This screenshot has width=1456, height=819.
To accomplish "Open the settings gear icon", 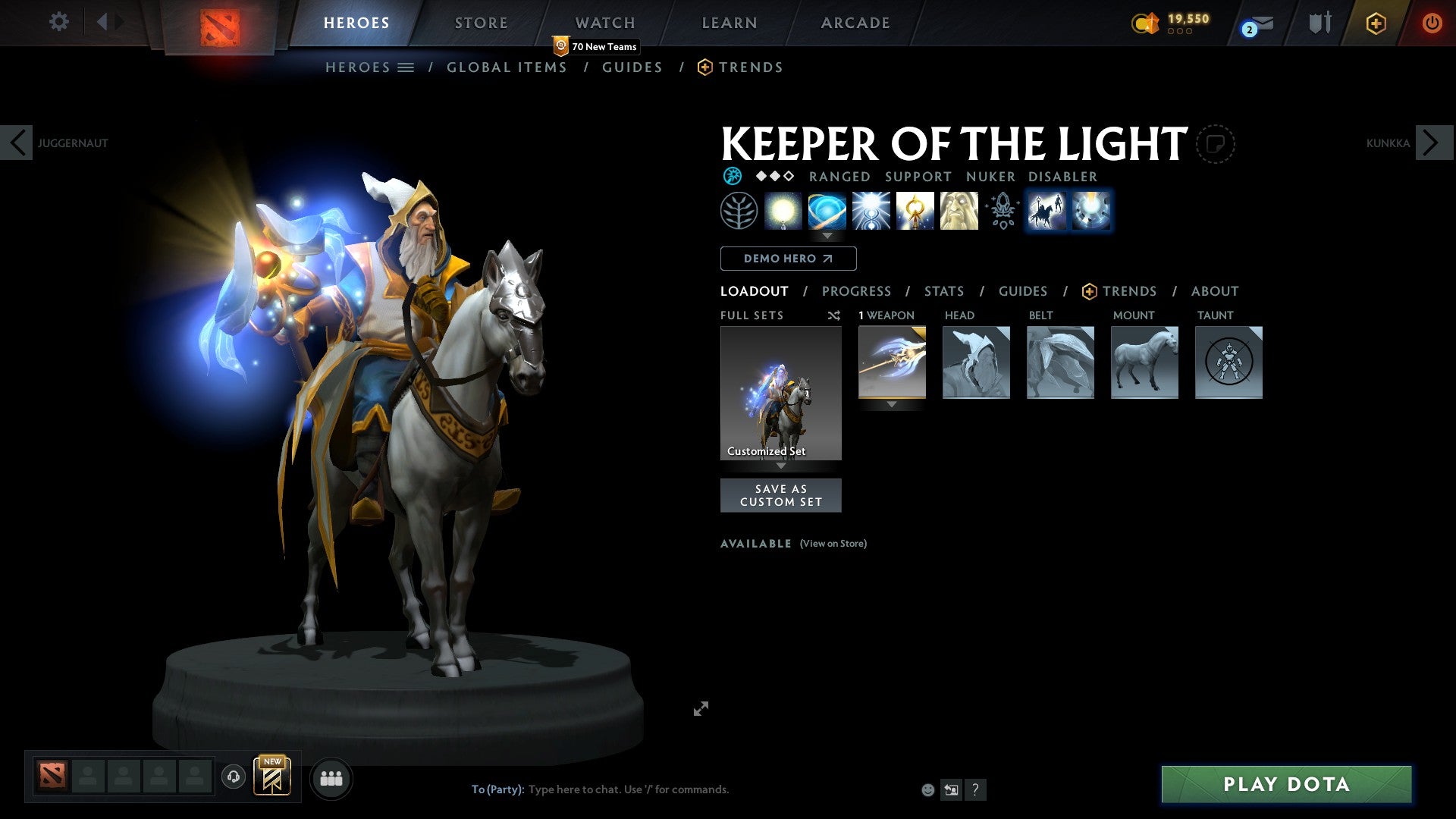I will tap(58, 22).
